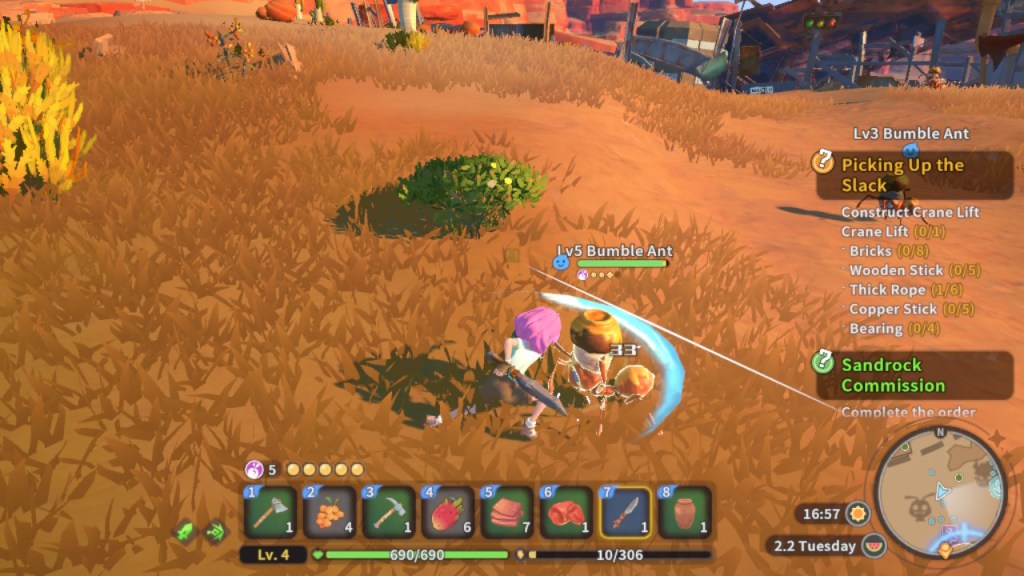Click the green sprout buff icon

215,532
